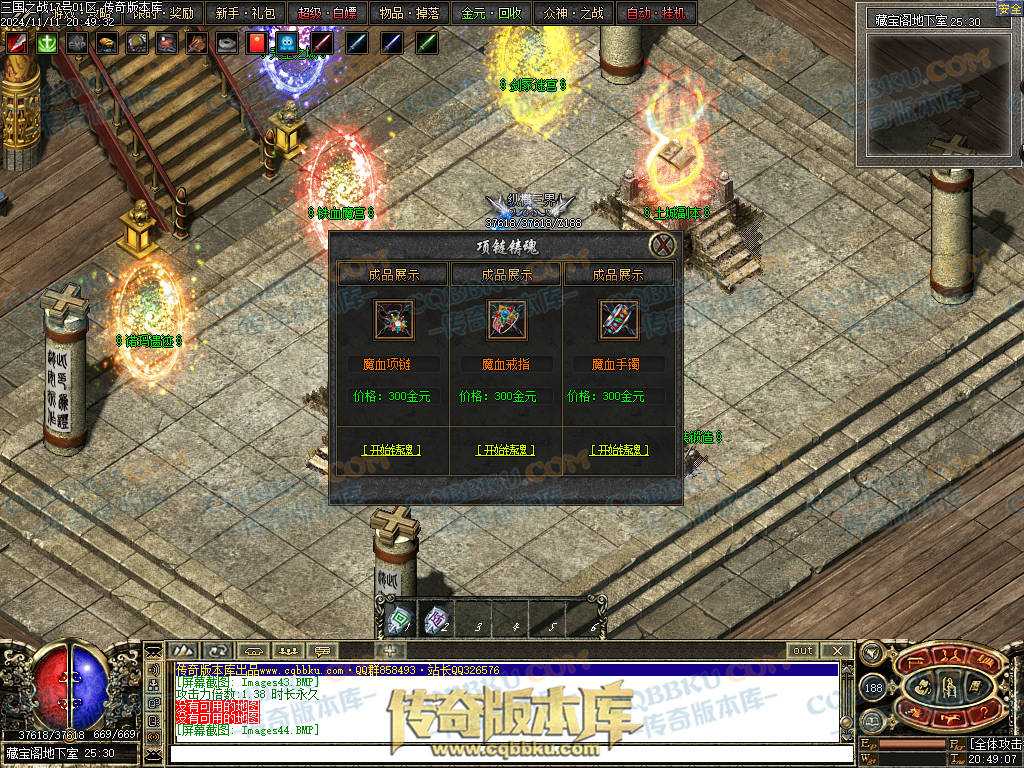
Task: Use the item in quick slot 1
Action: 400,623
